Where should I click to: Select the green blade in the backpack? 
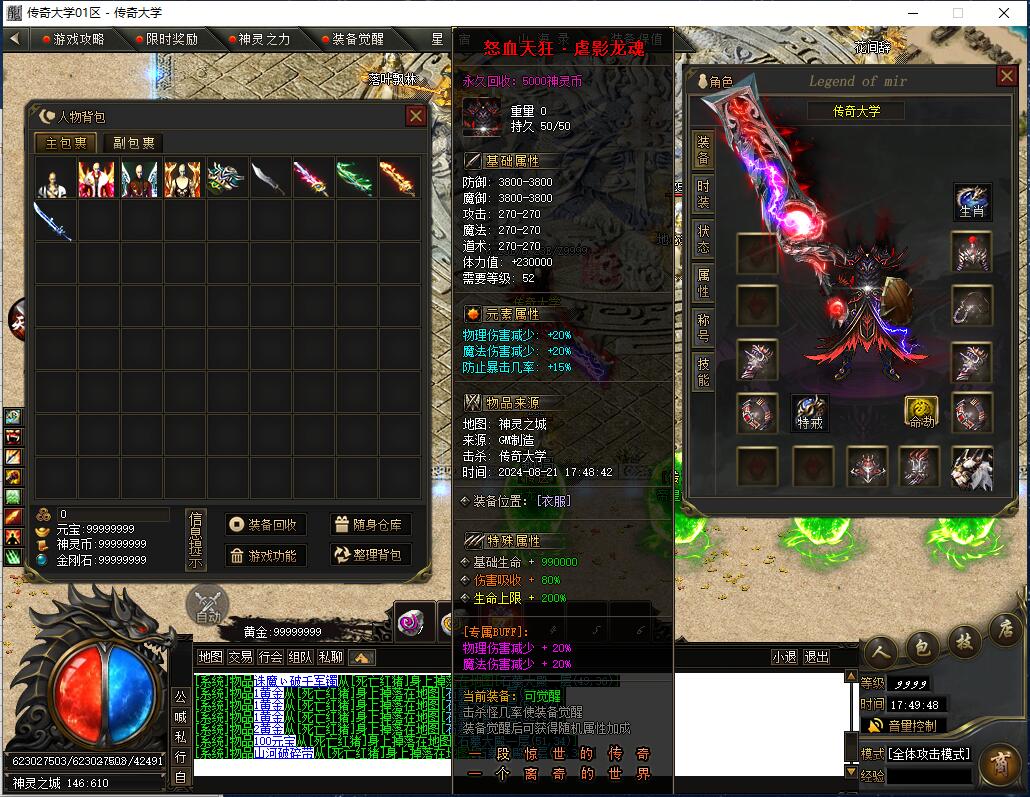[355, 178]
